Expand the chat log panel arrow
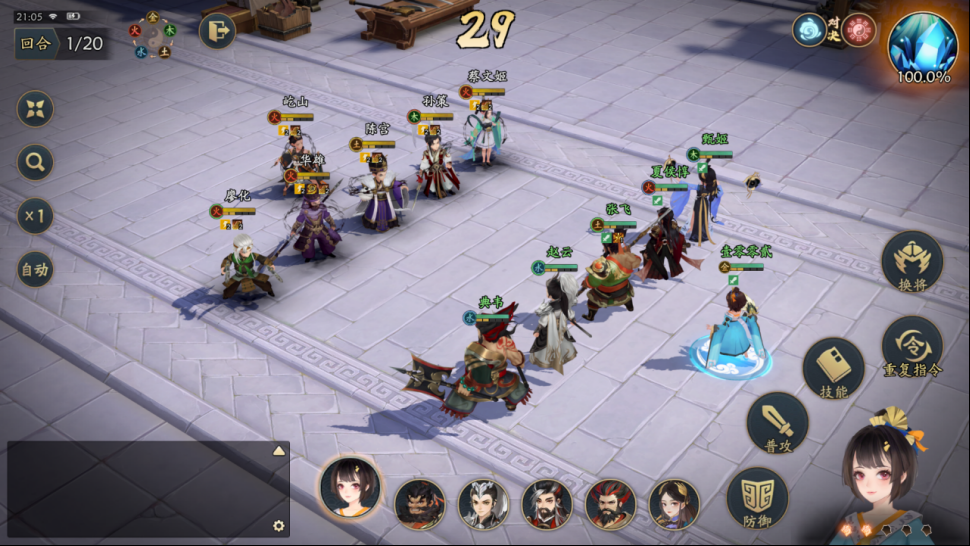 [279, 451]
